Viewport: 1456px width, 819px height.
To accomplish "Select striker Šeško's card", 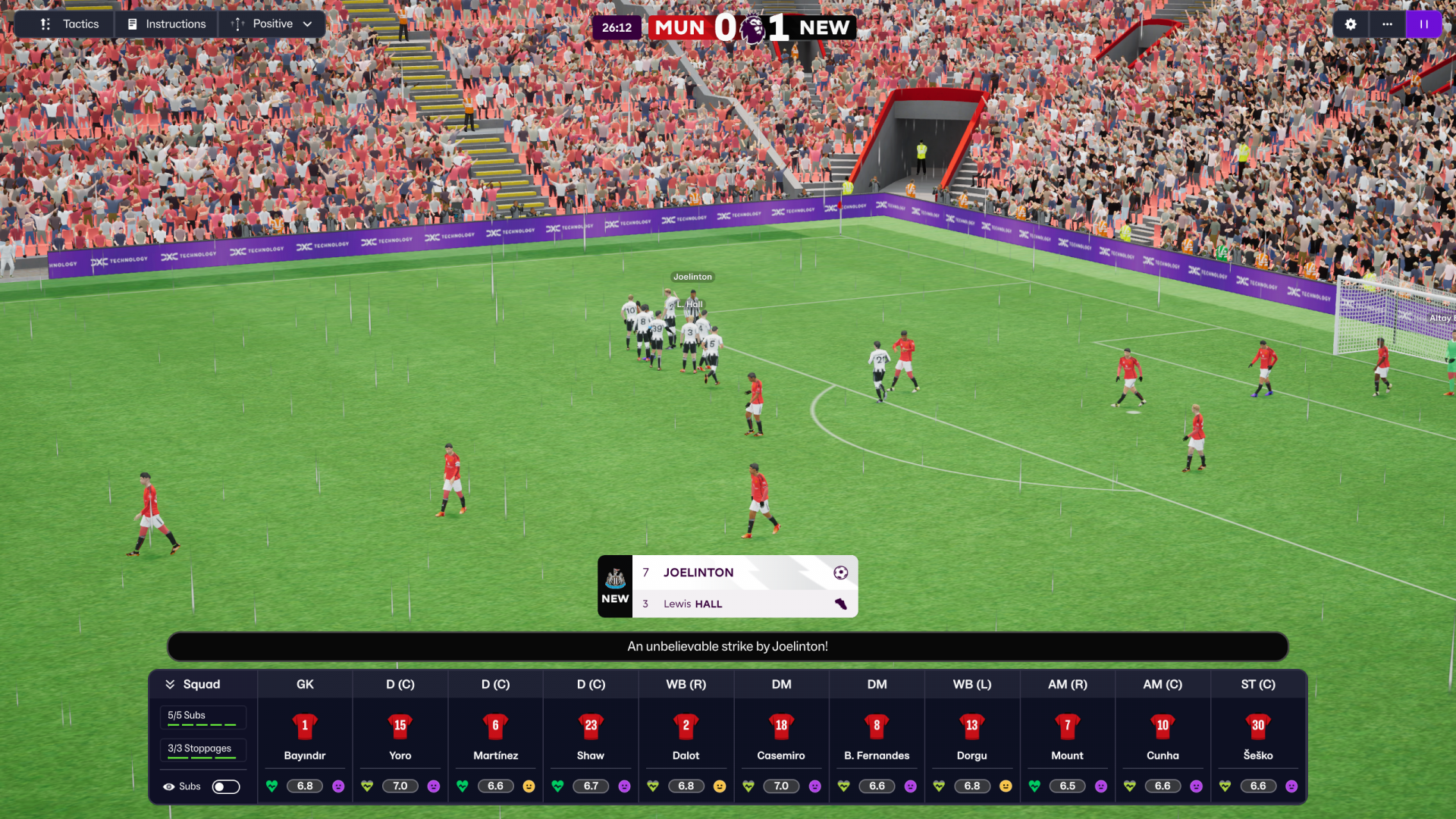I will tap(1258, 736).
